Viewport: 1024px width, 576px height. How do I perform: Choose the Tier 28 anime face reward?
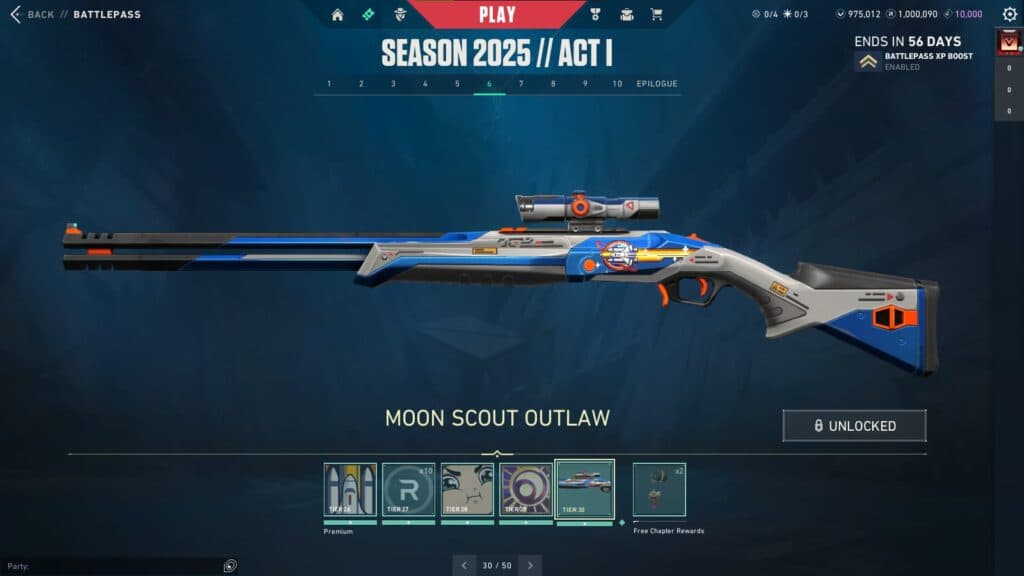467,489
